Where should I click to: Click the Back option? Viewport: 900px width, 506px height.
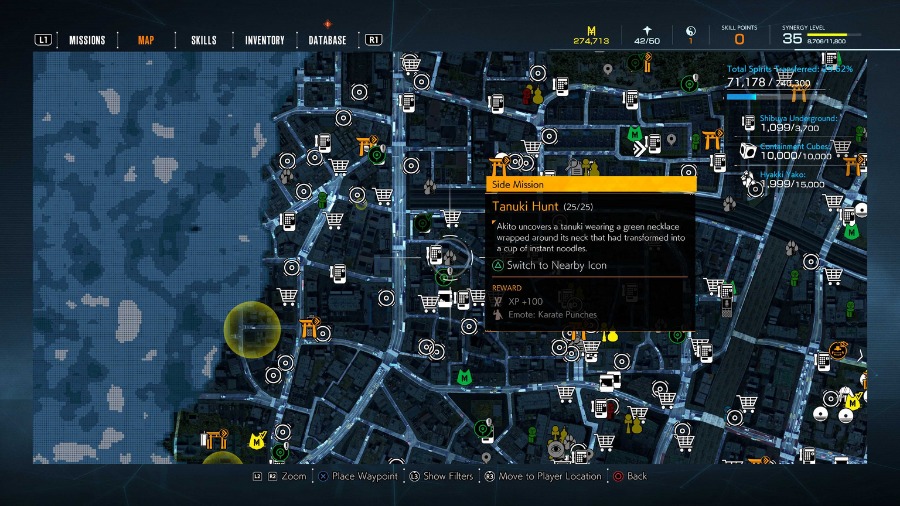point(636,476)
